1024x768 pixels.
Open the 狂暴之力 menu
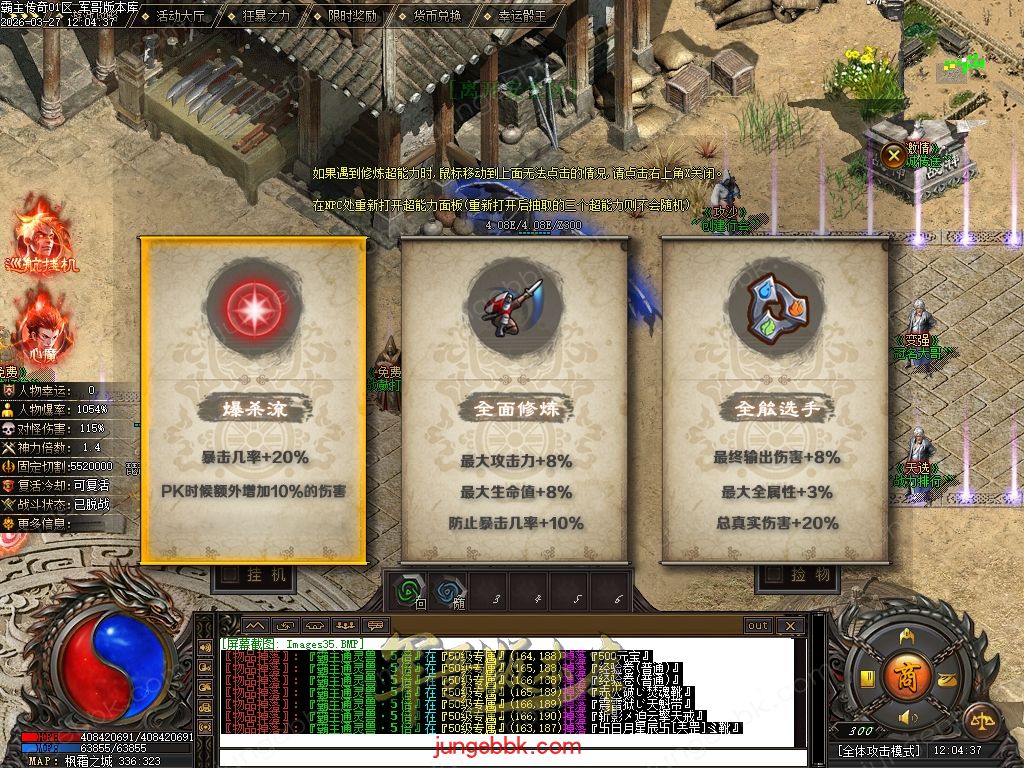pyautogui.click(x=266, y=16)
